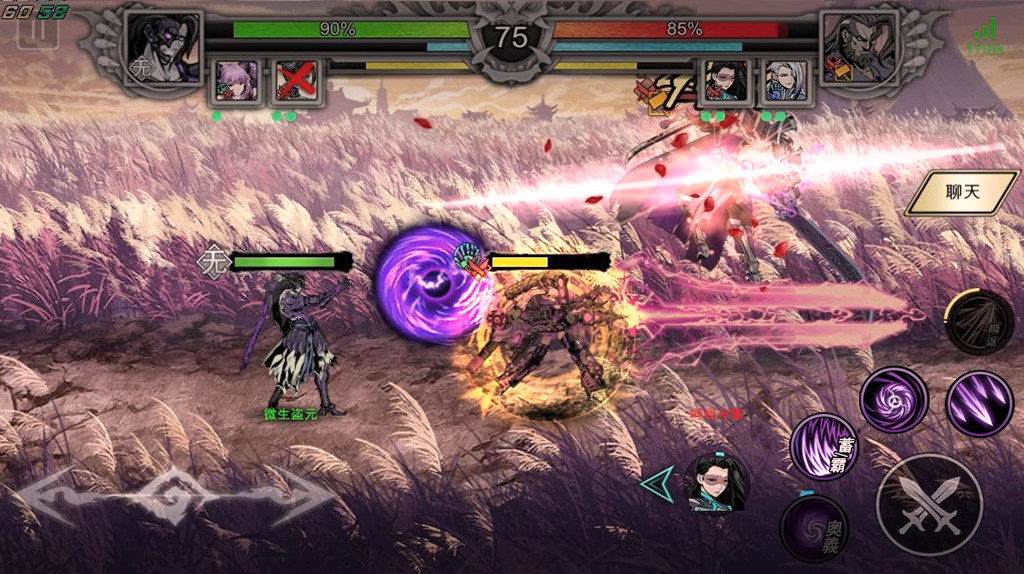Screen dimensions: 1024x574
Task: Pause the battle with the pause button
Action: (x=37, y=32)
